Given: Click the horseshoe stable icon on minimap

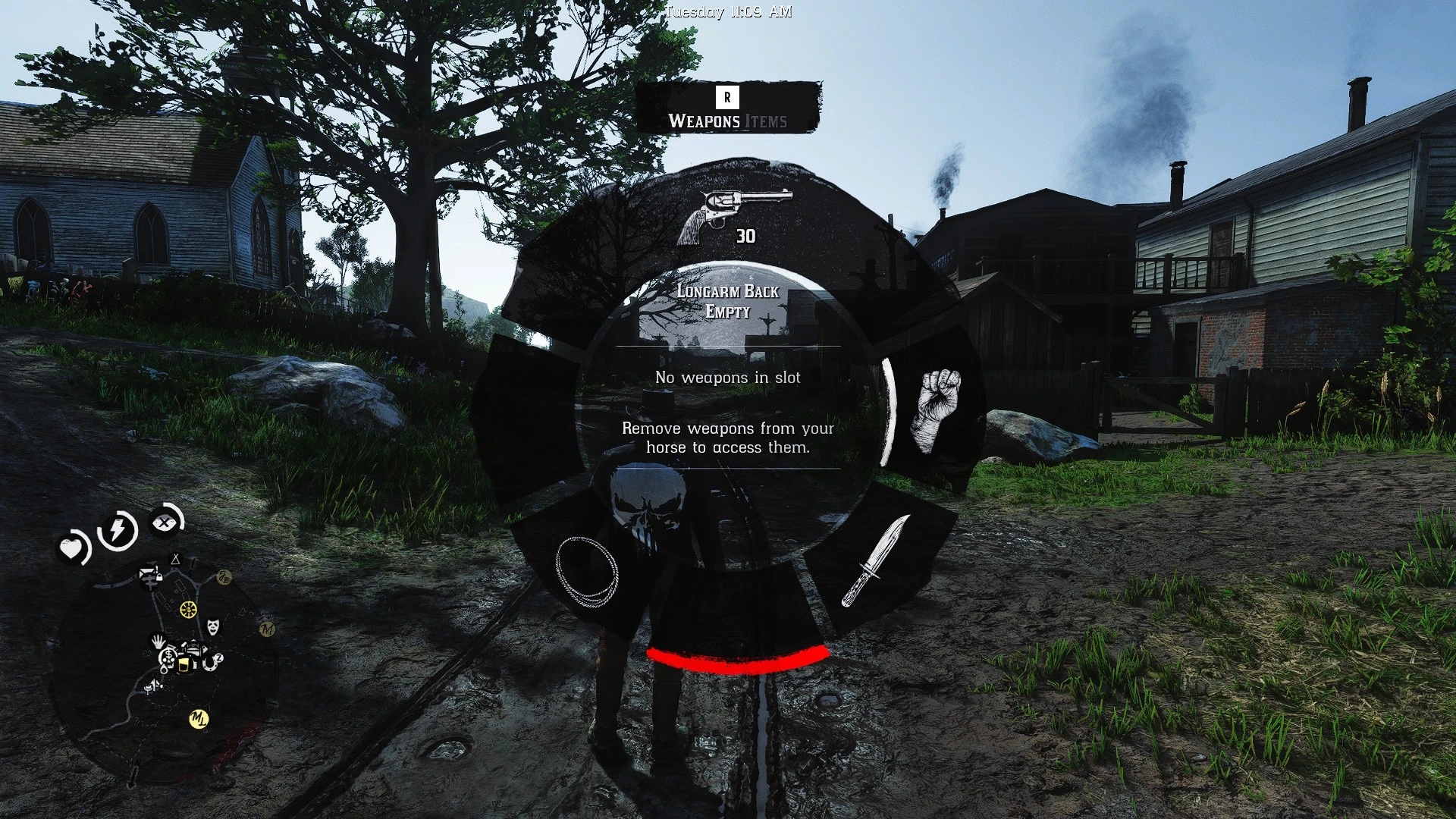Looking at the screenshot, I should (210, 664).
